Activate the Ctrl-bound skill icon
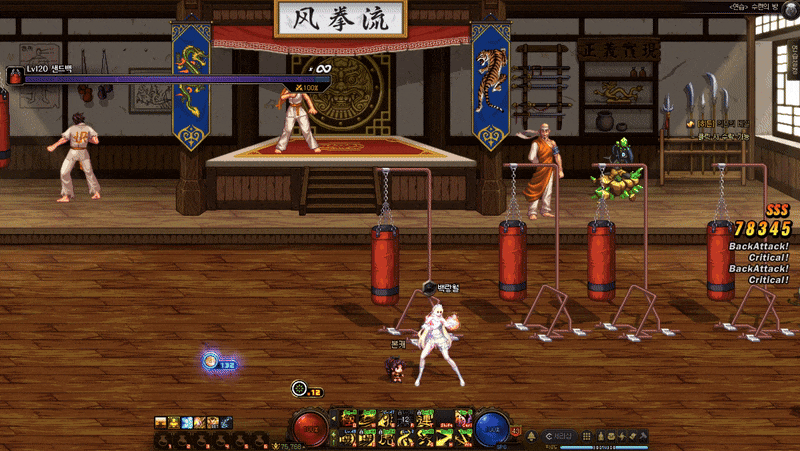 coord(462,418)
